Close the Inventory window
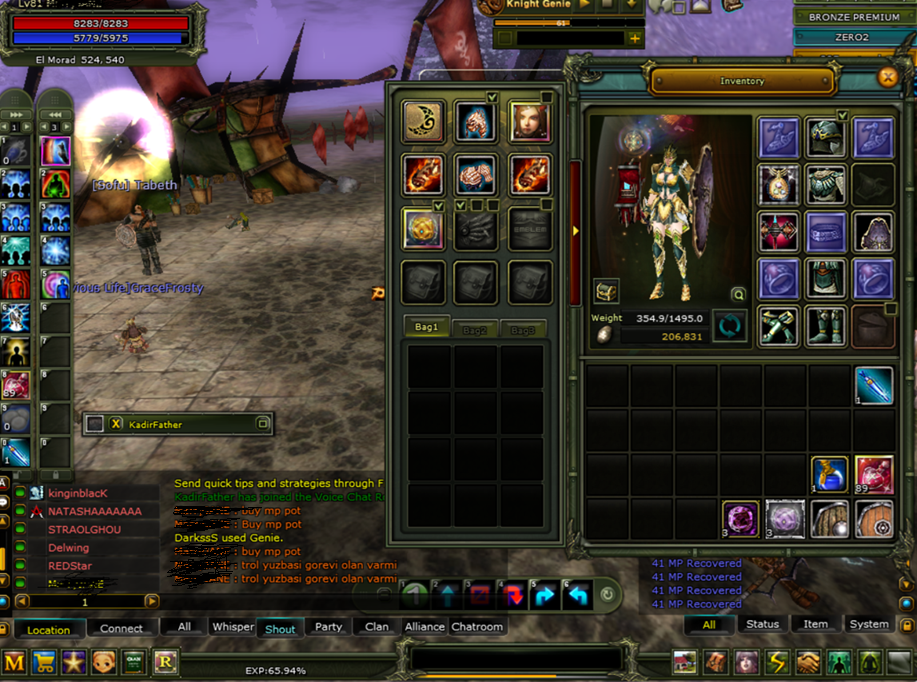The width and height of the screenshot is (917, 682). 886,78
